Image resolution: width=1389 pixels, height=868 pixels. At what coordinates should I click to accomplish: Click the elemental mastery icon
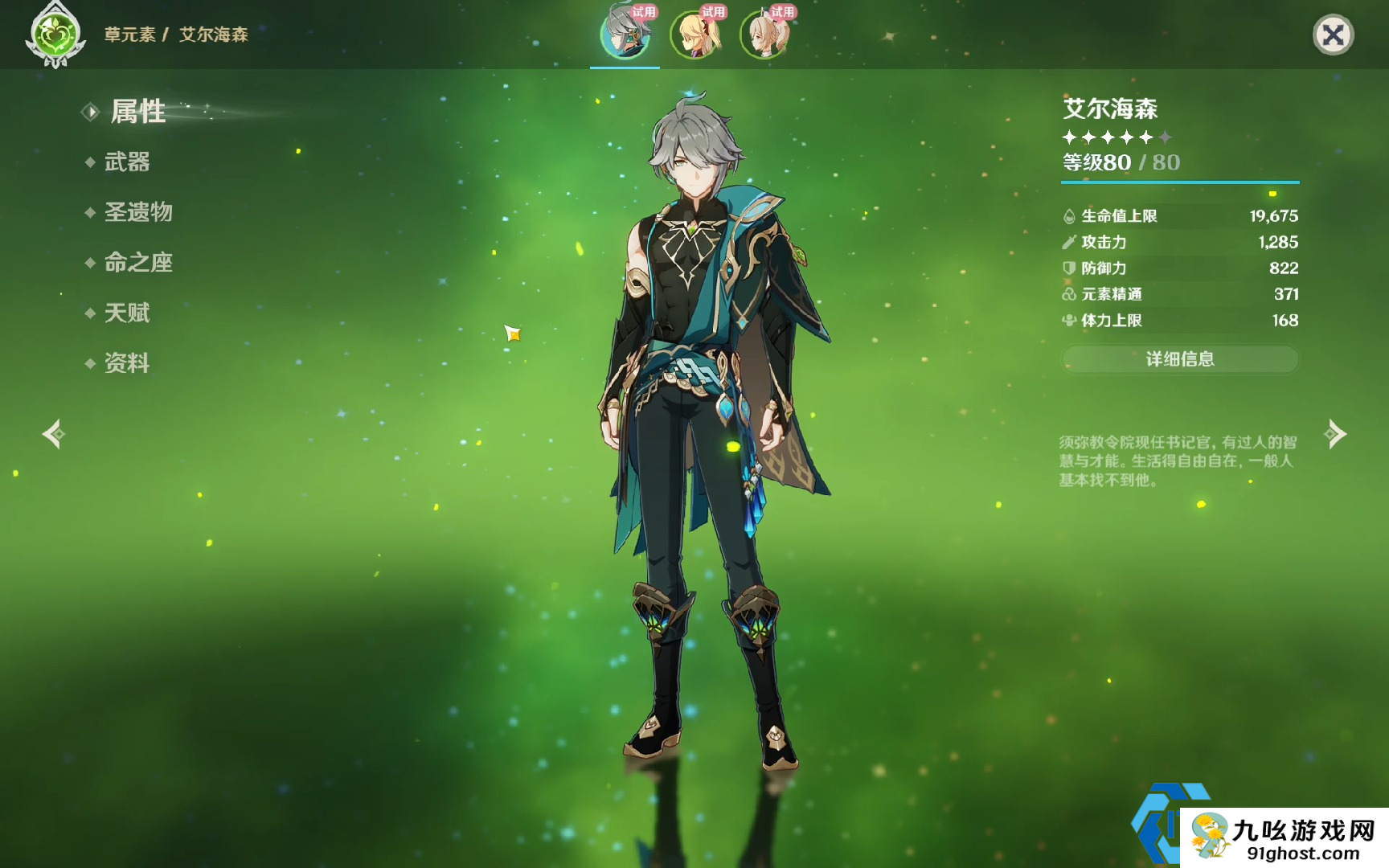(1069, 294)
